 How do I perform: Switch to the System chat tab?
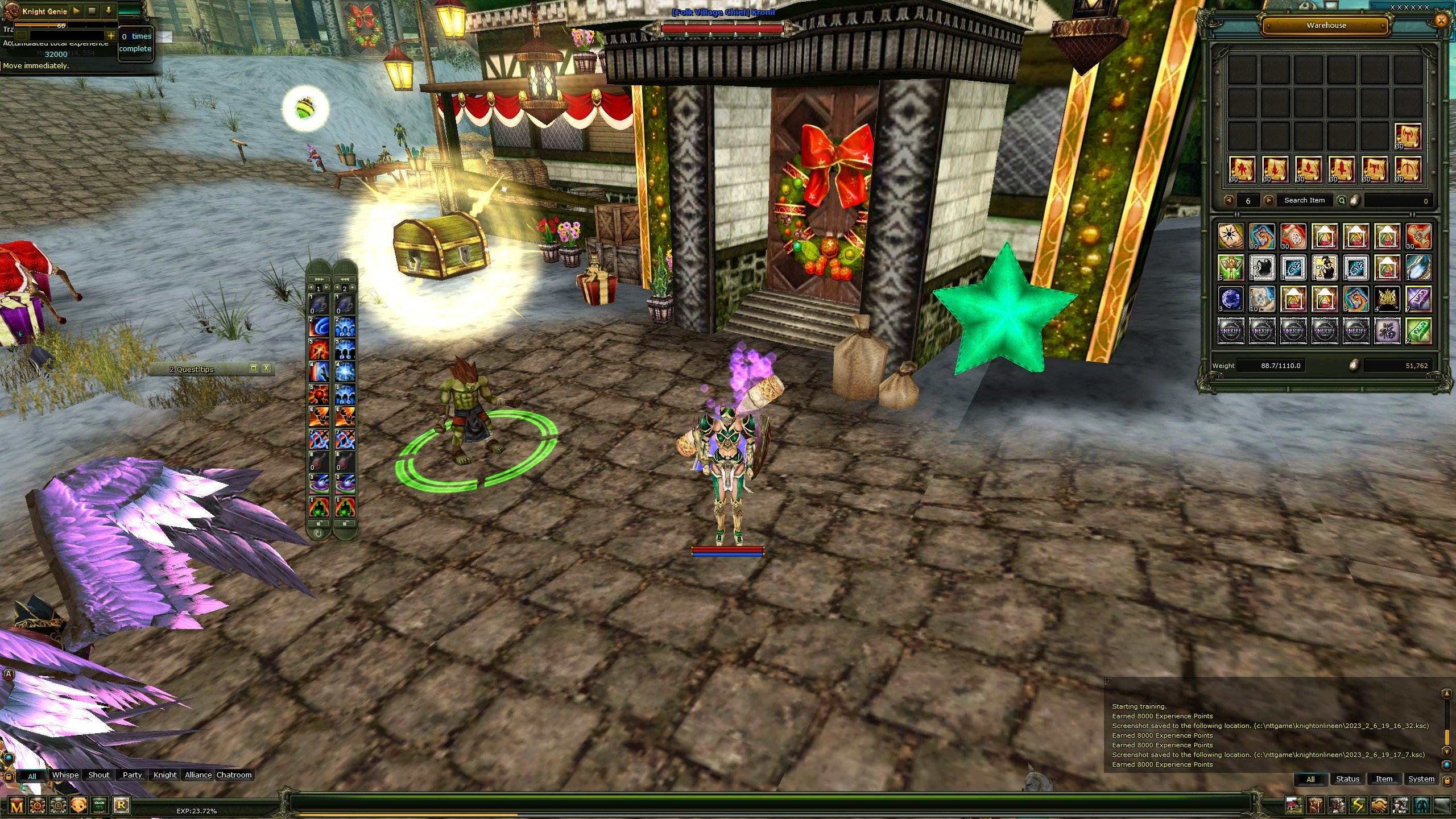(x=1421, y=779)
